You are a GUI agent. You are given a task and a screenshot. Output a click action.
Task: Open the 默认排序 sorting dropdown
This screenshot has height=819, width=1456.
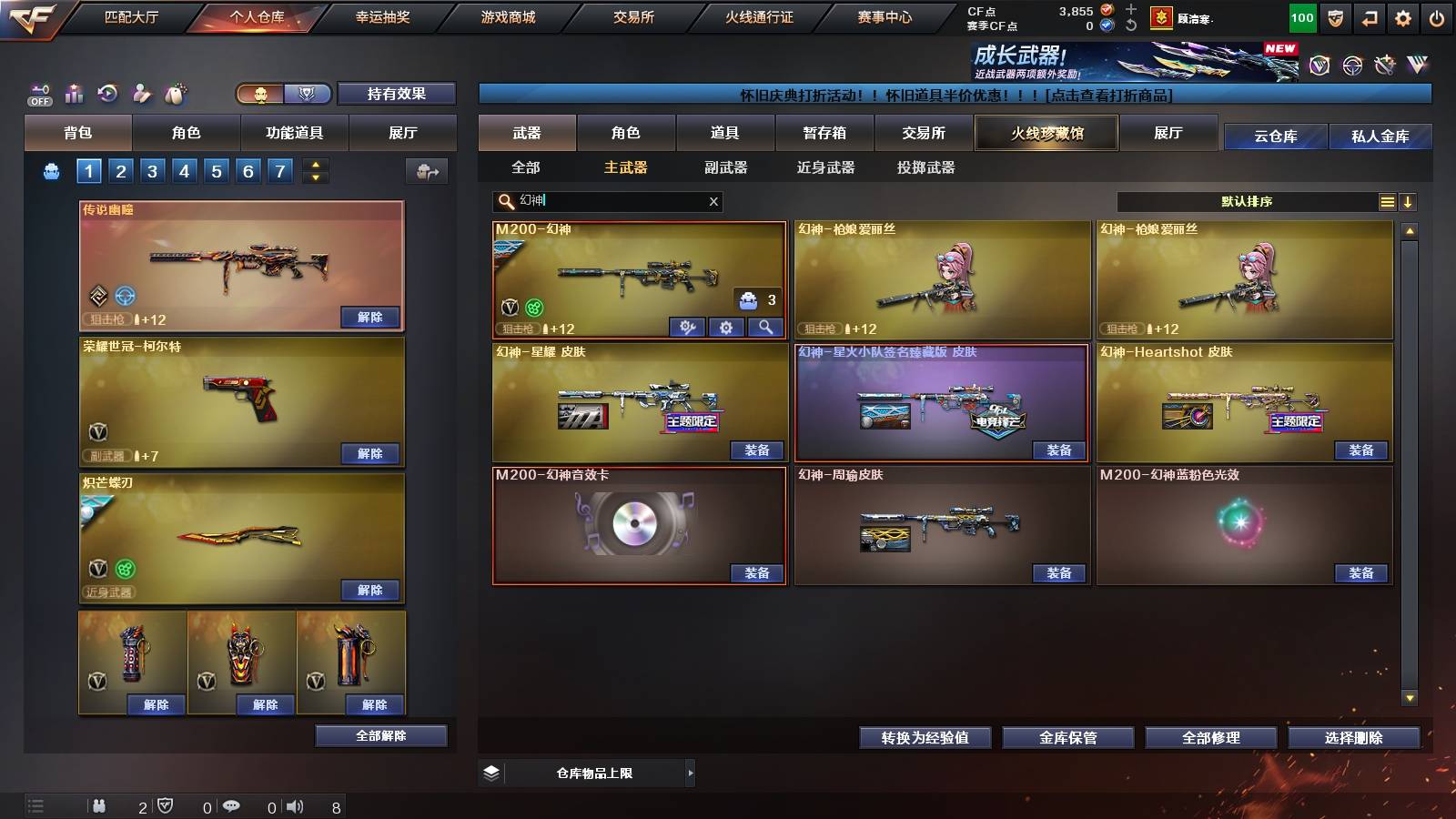[1247, 201]
